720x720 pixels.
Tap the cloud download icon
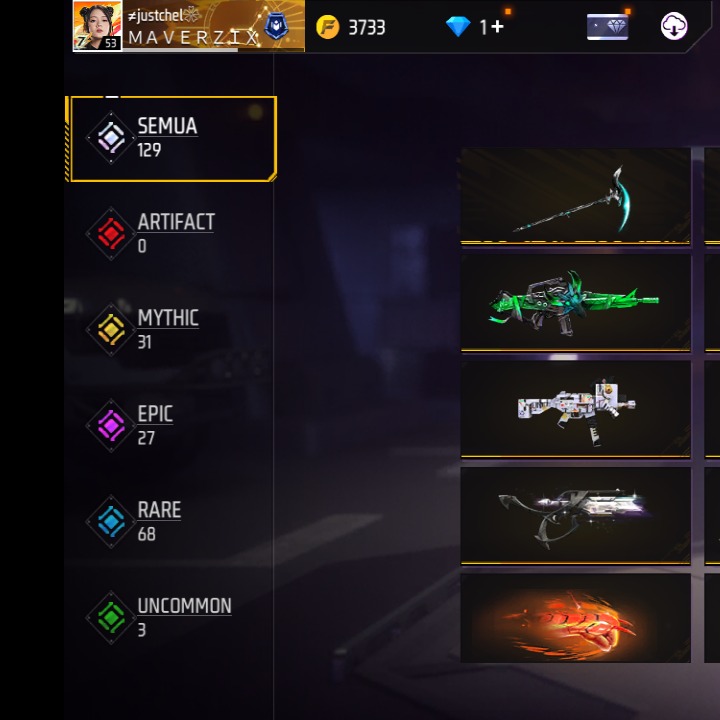tap(674, 27)
